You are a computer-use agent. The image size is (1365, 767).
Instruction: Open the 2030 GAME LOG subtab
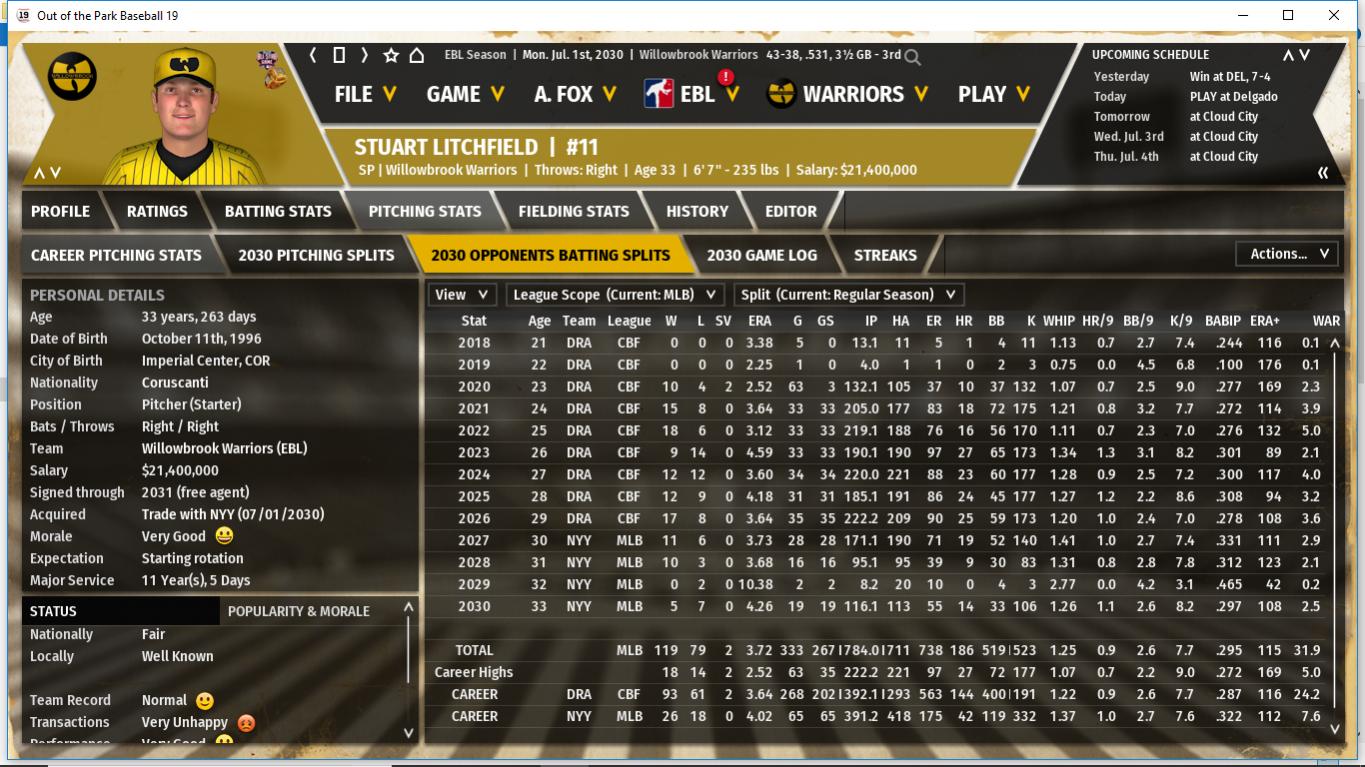tap(761, 255)
